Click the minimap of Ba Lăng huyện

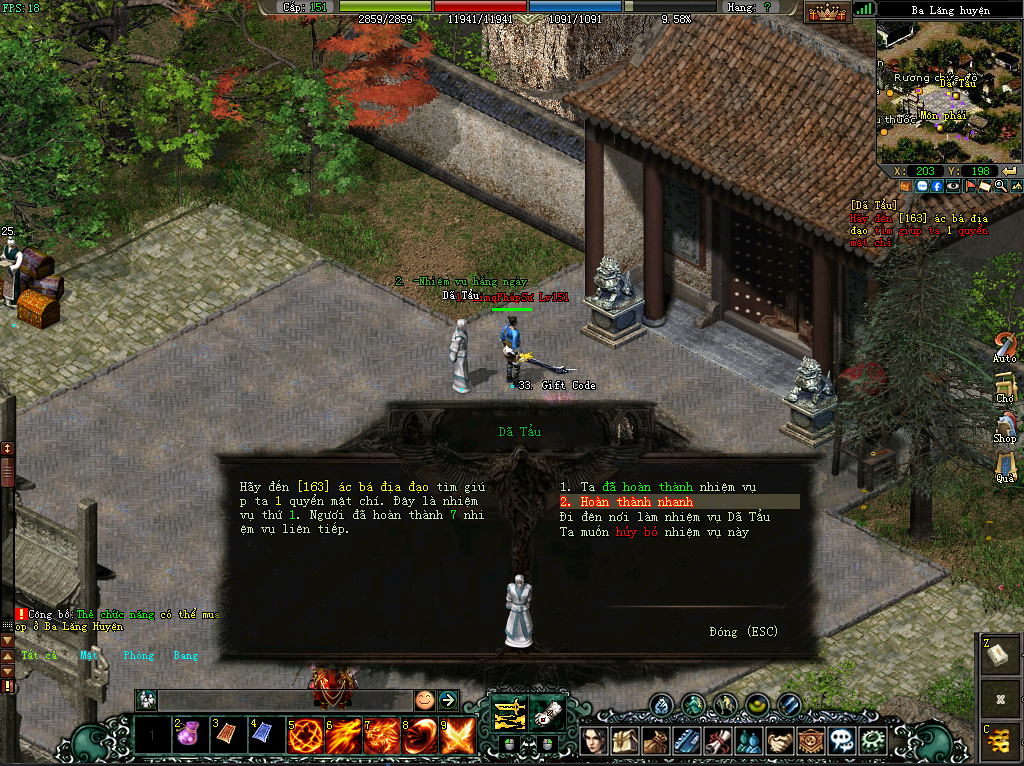click(x=949, y=90)
